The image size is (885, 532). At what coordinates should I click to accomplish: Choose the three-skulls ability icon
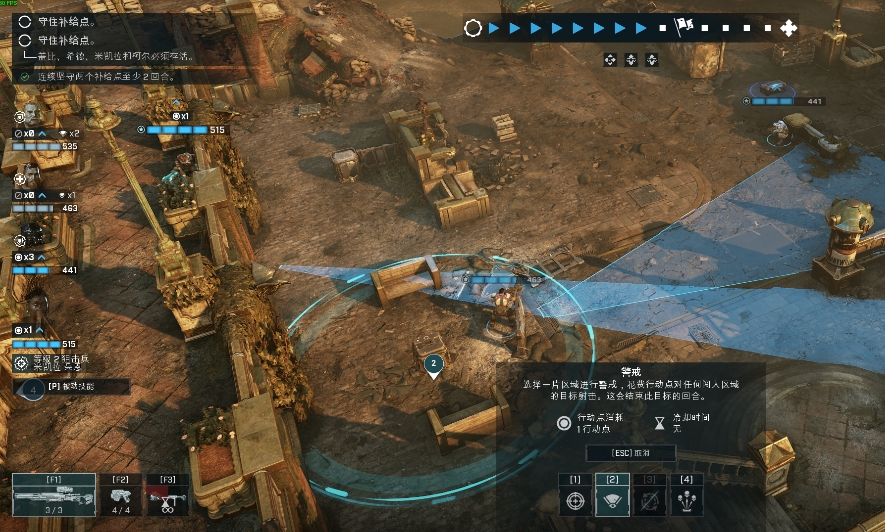pyautogui.click(x=686, y=500)
